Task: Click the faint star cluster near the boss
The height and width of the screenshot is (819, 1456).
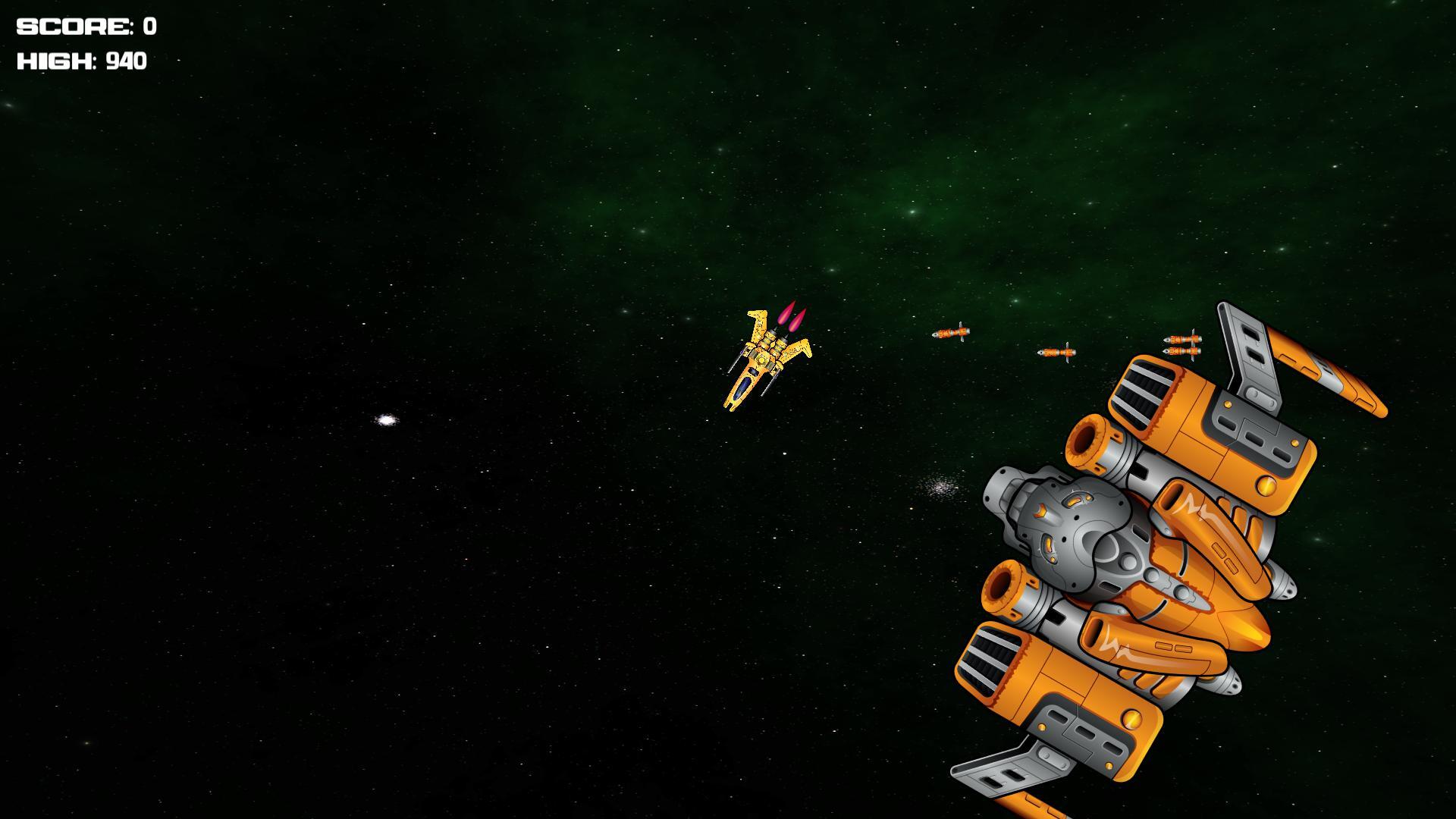Action: (940, 489)
